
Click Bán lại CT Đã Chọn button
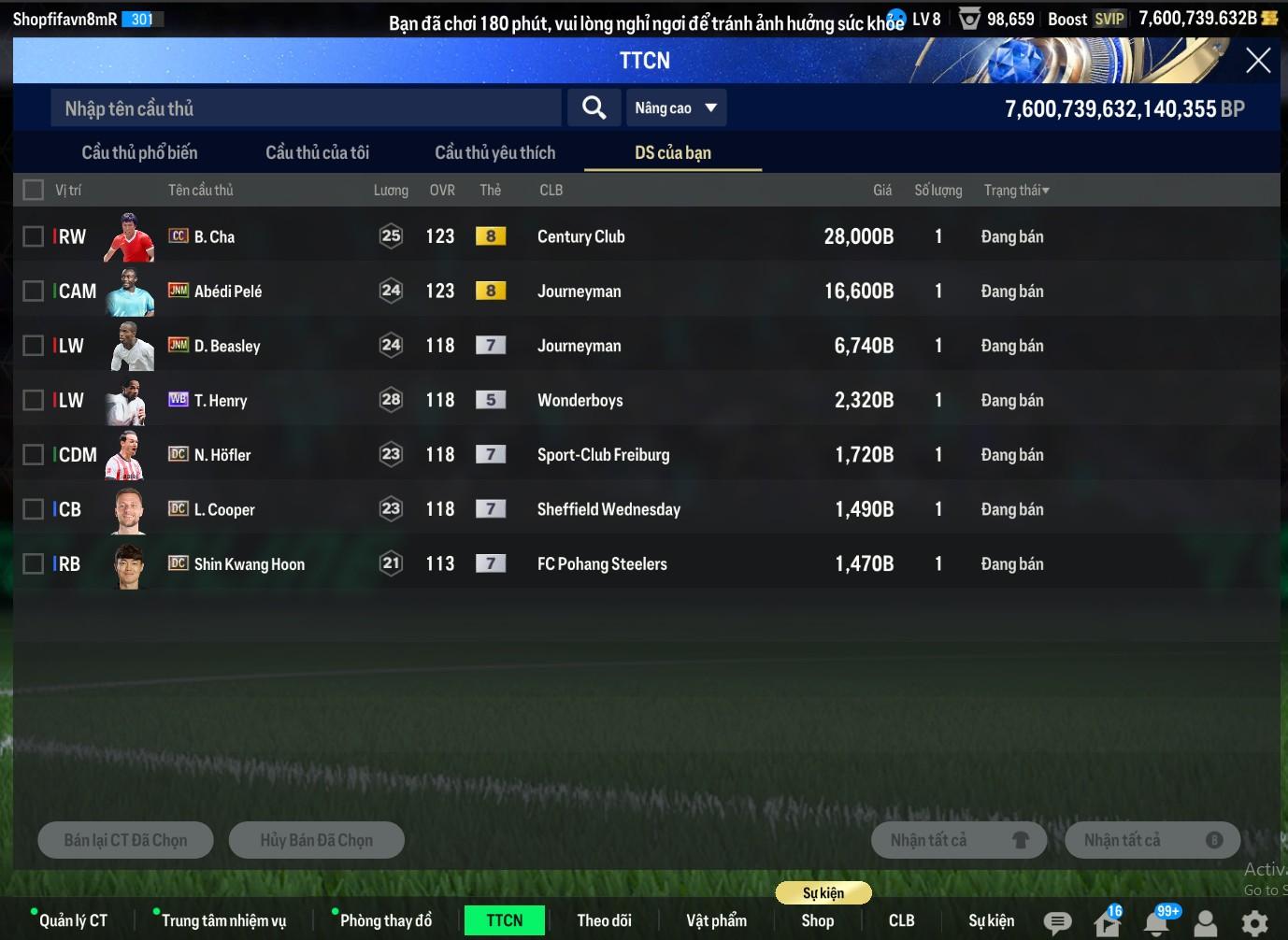[x=125, y=840]
